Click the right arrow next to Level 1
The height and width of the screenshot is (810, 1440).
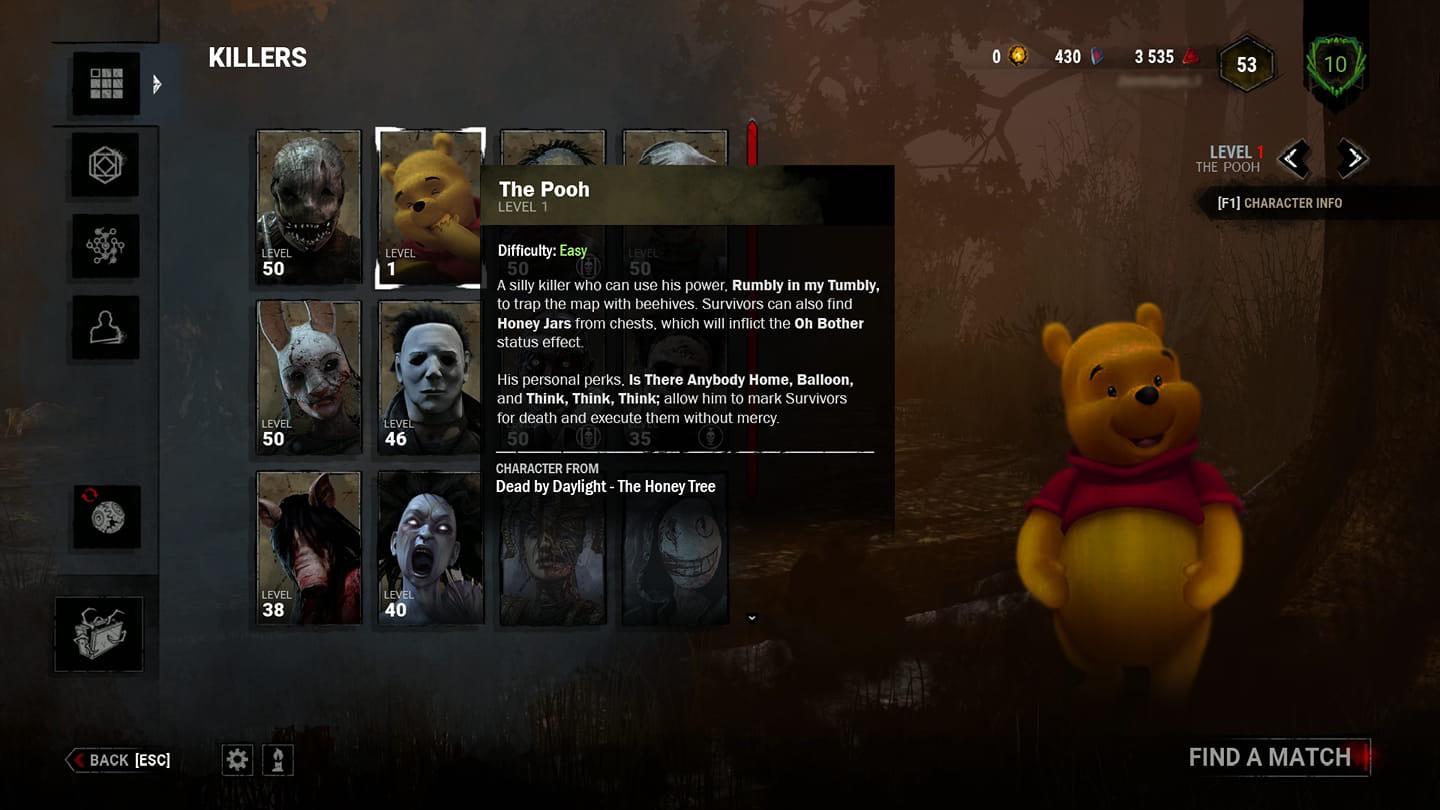point(1354,159)
